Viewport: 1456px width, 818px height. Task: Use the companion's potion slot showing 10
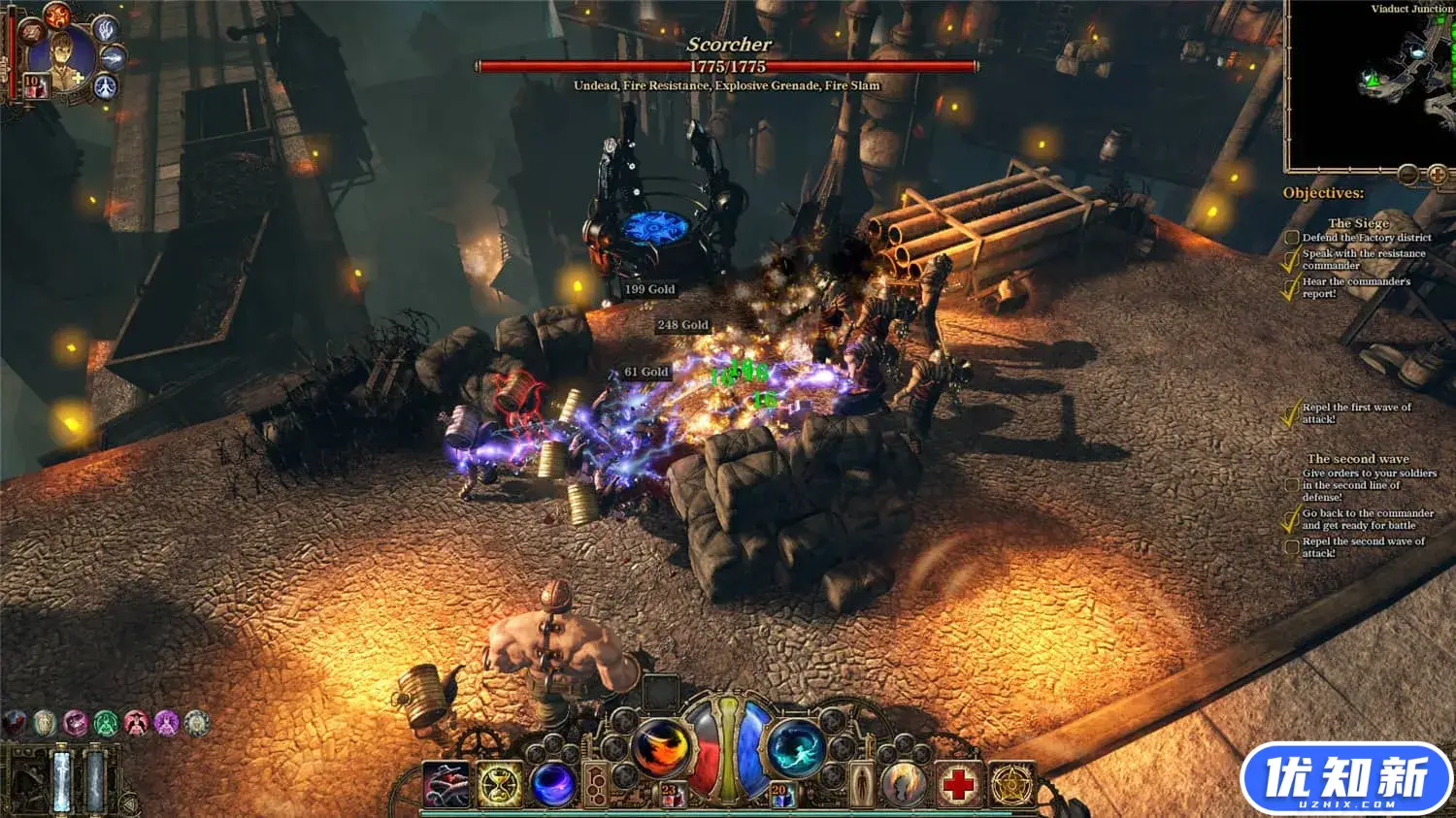(35, 87)
